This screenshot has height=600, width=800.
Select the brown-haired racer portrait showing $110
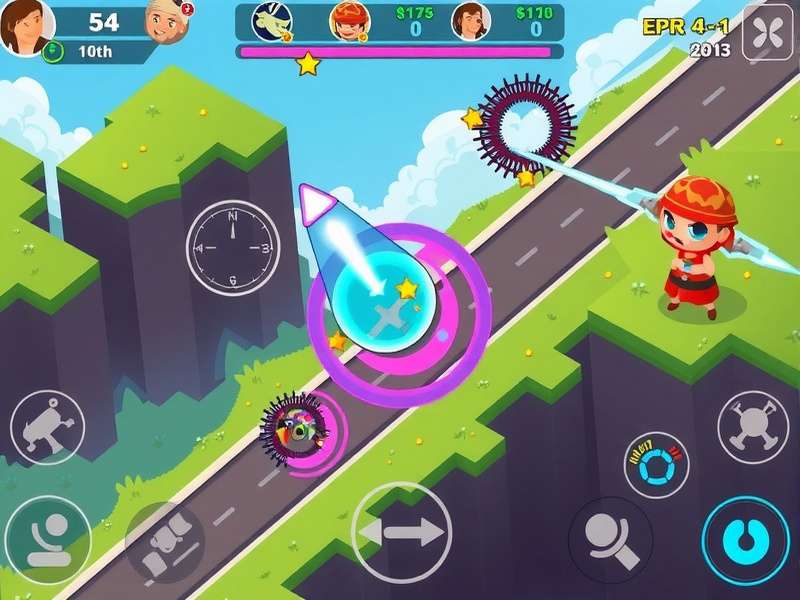(470, 21)
